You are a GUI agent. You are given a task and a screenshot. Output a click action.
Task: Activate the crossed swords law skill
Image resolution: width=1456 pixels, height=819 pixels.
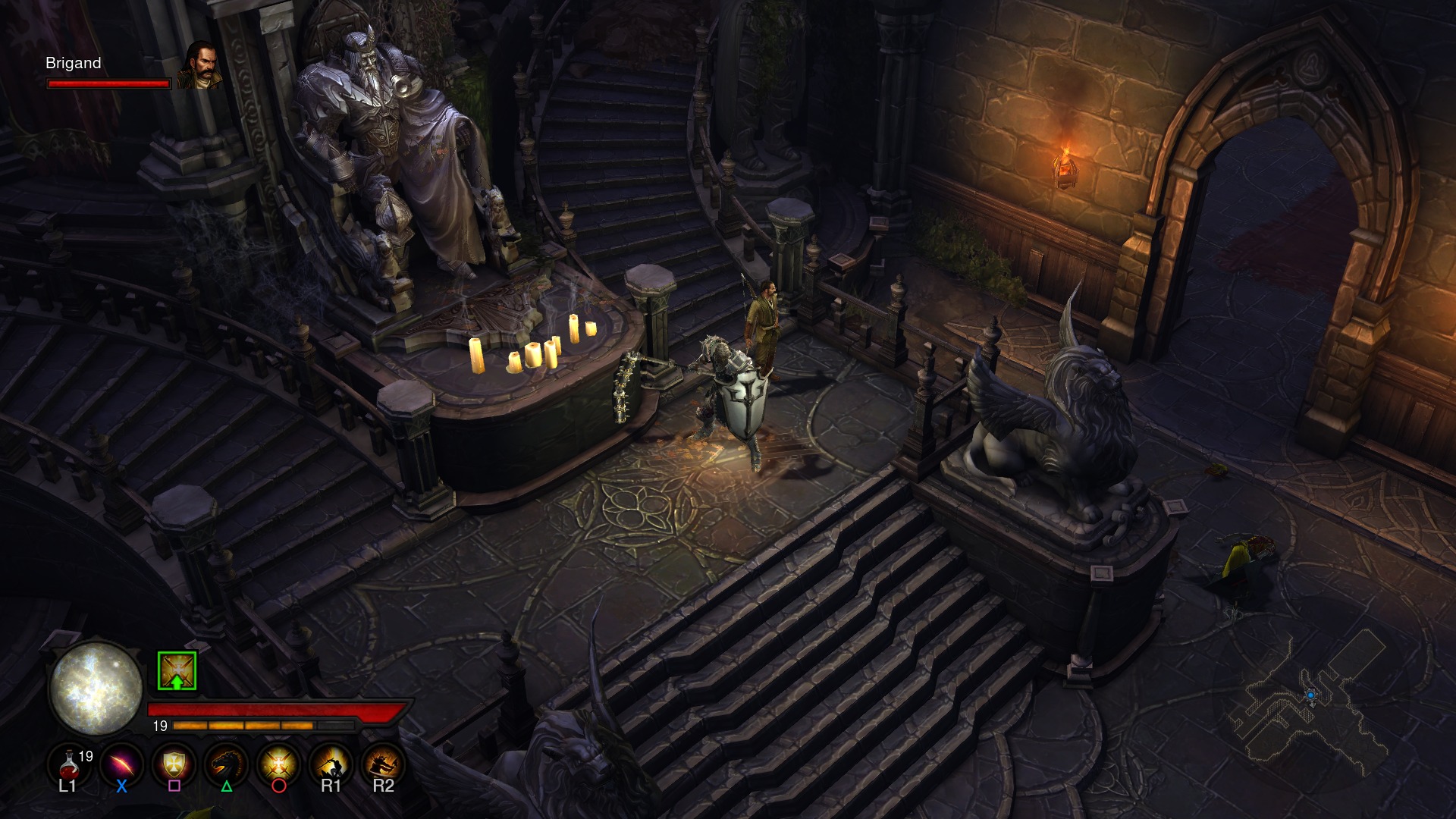coord(279,764)
